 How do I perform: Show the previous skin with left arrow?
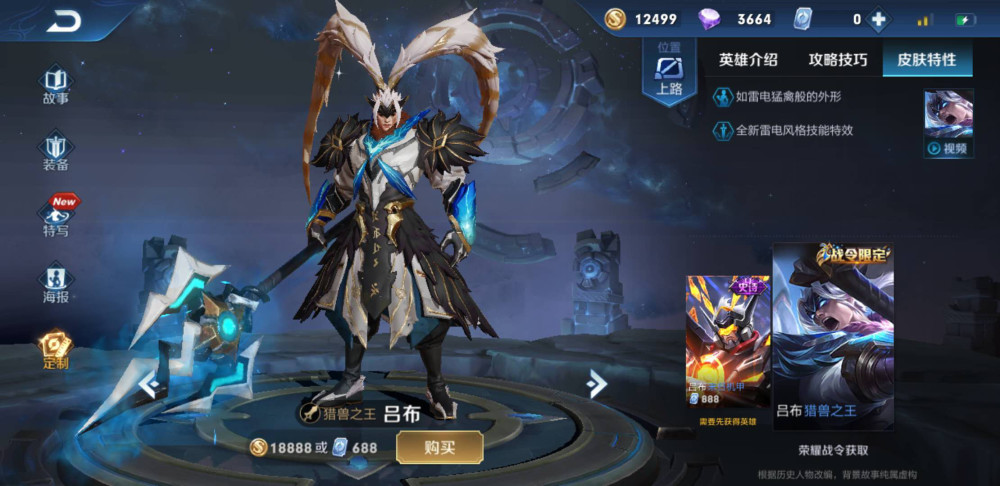point(148,384)
